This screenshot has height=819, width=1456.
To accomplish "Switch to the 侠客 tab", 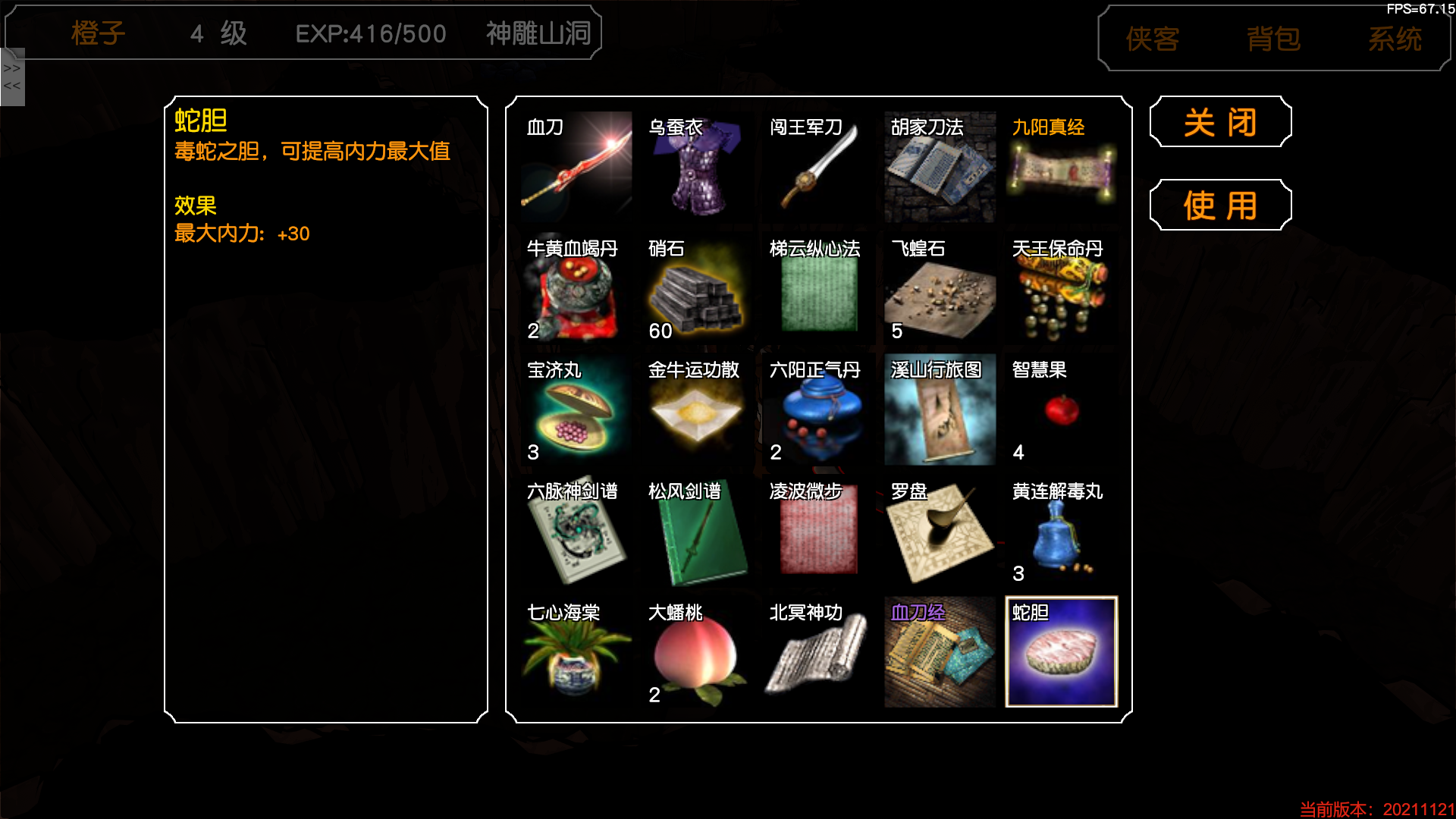I will pos(1150,40).
